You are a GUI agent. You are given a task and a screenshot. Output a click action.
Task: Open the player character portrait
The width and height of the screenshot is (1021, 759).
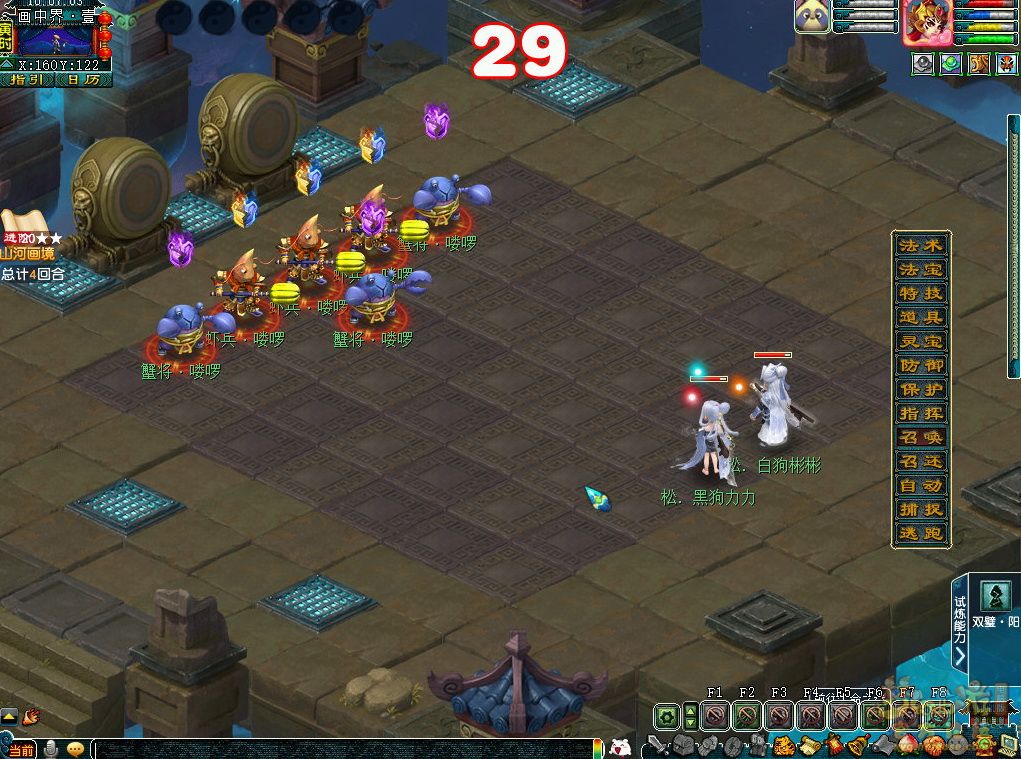coord(926,23)
